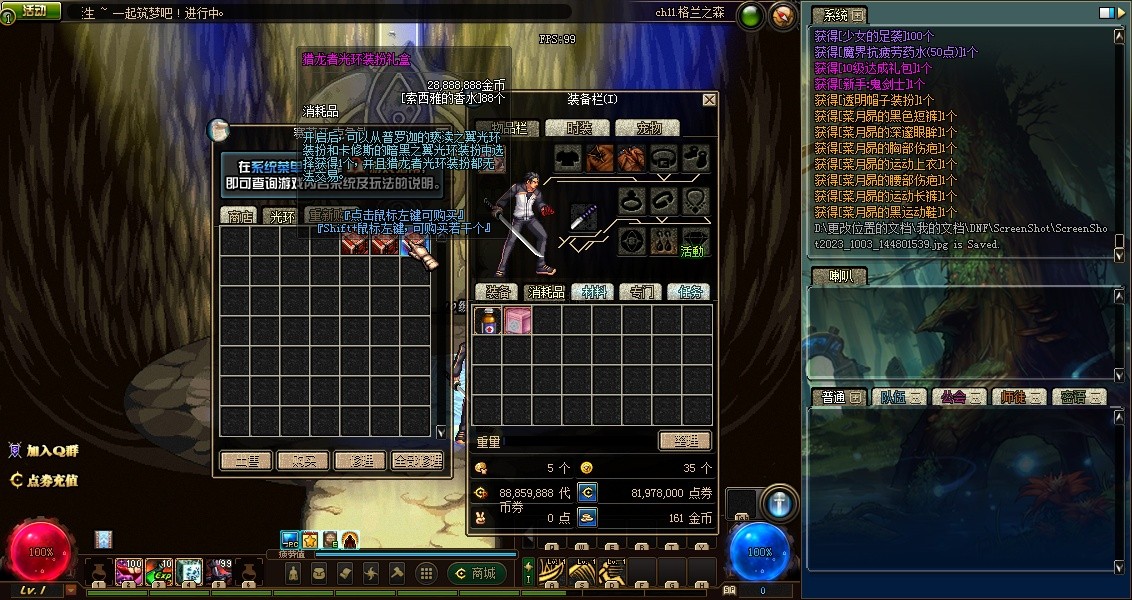Screen dimensions: 1132x600
Task: Select the 加入Q群 join group link
Action: 44,451
